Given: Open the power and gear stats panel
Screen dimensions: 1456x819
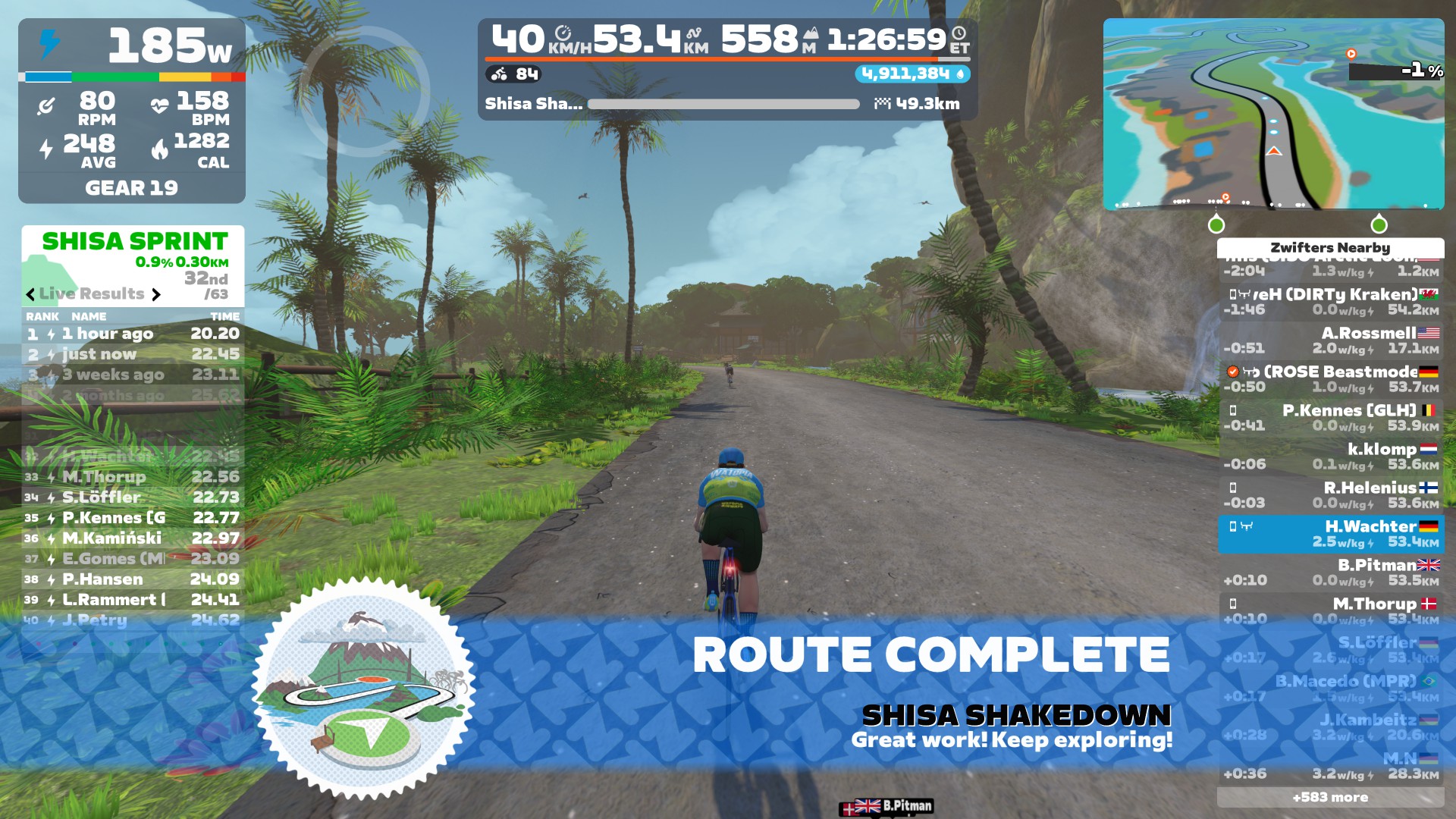Looking at the screenshot, I should [132, 111].
